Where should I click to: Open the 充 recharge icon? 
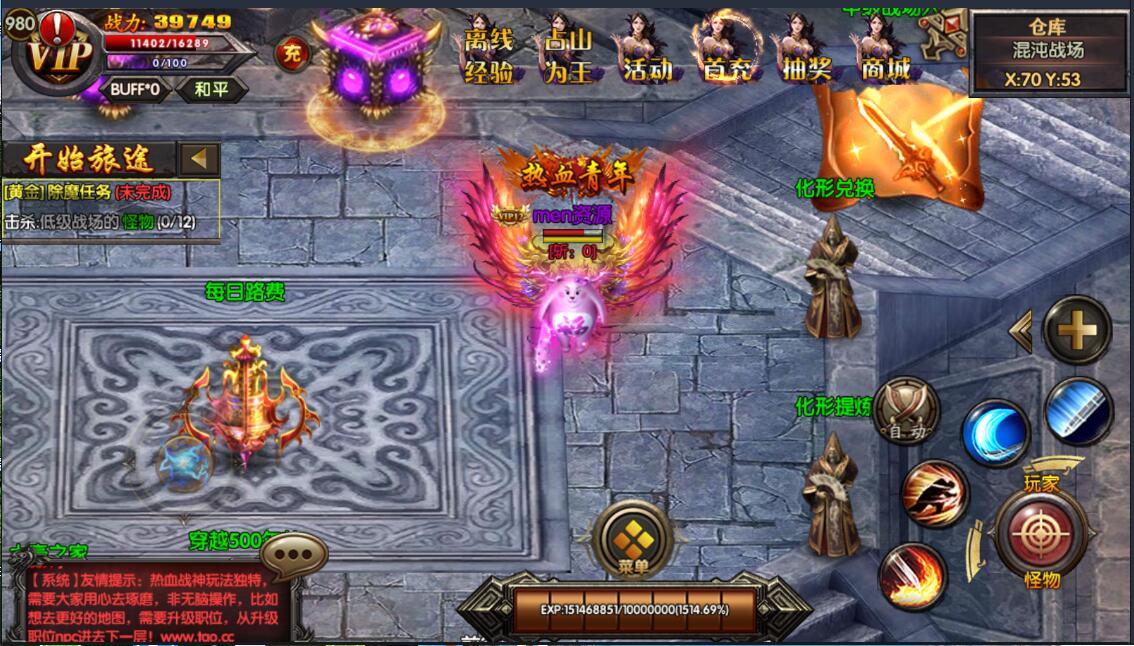coord(291,54)
